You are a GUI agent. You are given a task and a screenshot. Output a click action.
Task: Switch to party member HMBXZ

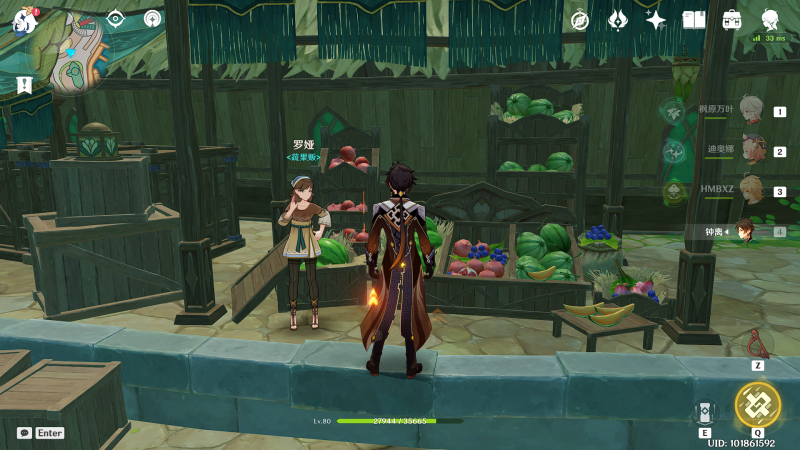(x=750, y=191)
